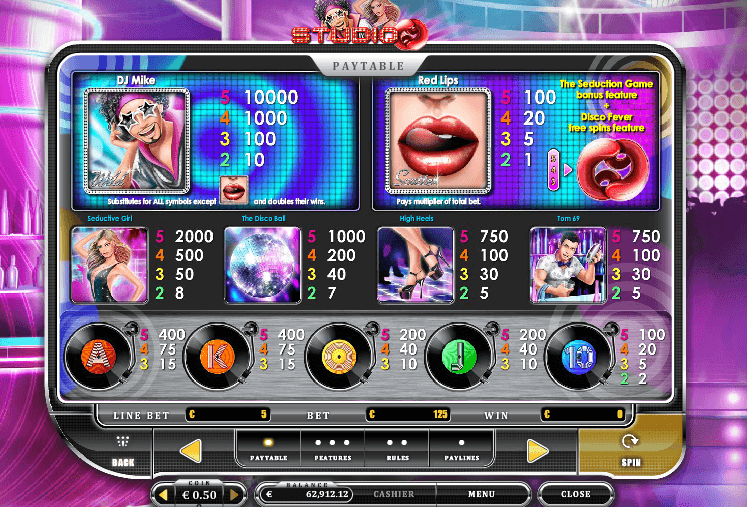The height and width of the screenshot is (507, 747).
Task: Show the Paylines tab
Action: click(461, 449)
